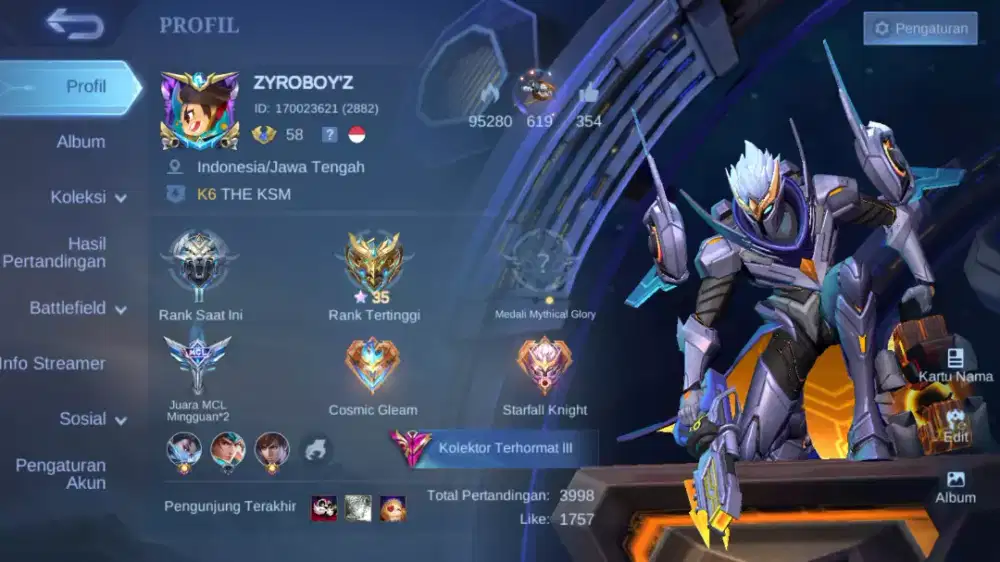Click the Kolektor Terhormat III banner
This screenshot has height=562, width=1000.
pyautogui.click(x=495, y=448)
